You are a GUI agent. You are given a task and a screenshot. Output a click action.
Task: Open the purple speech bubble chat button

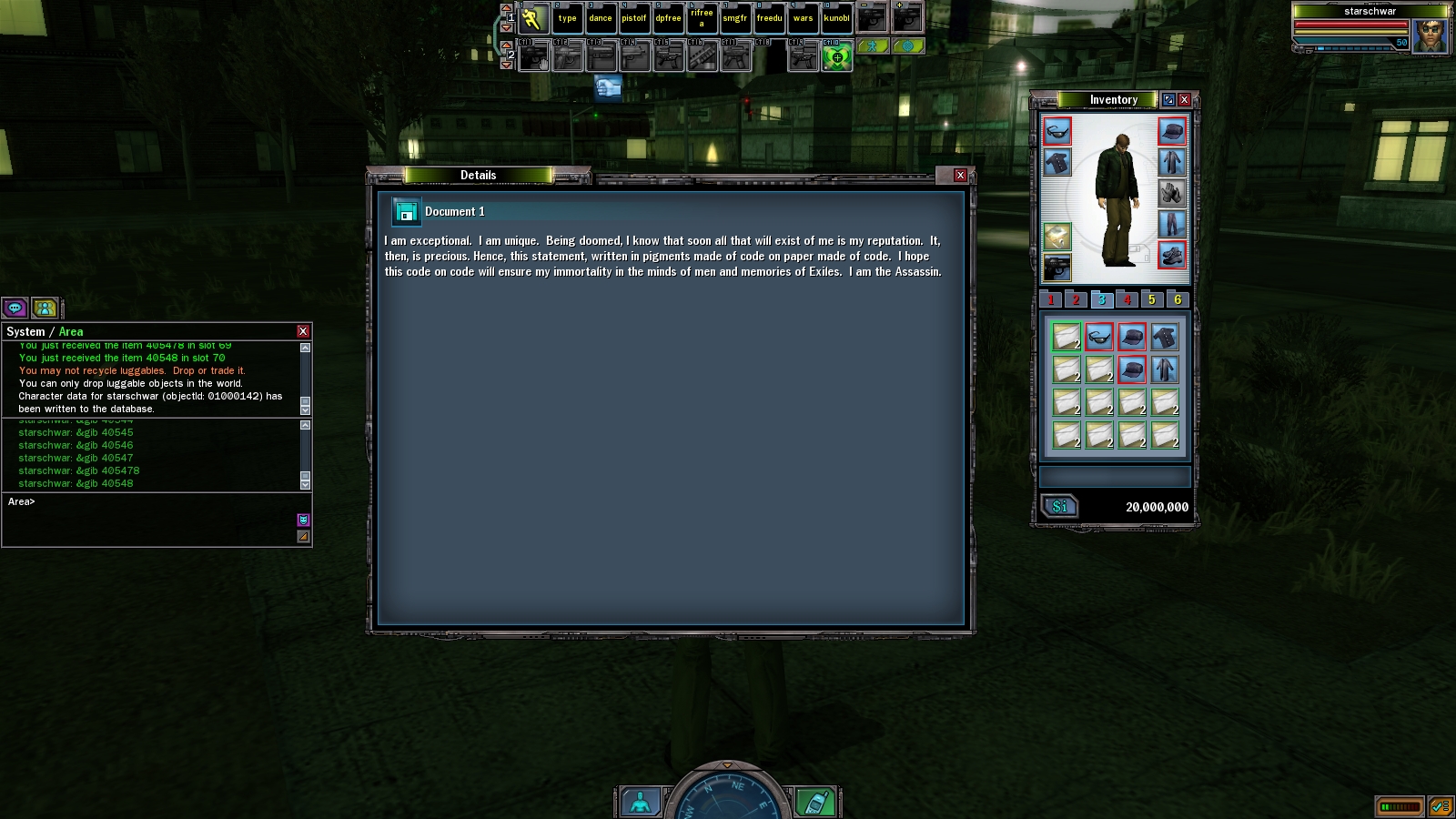pyautogui.click(x=15, y=308)
